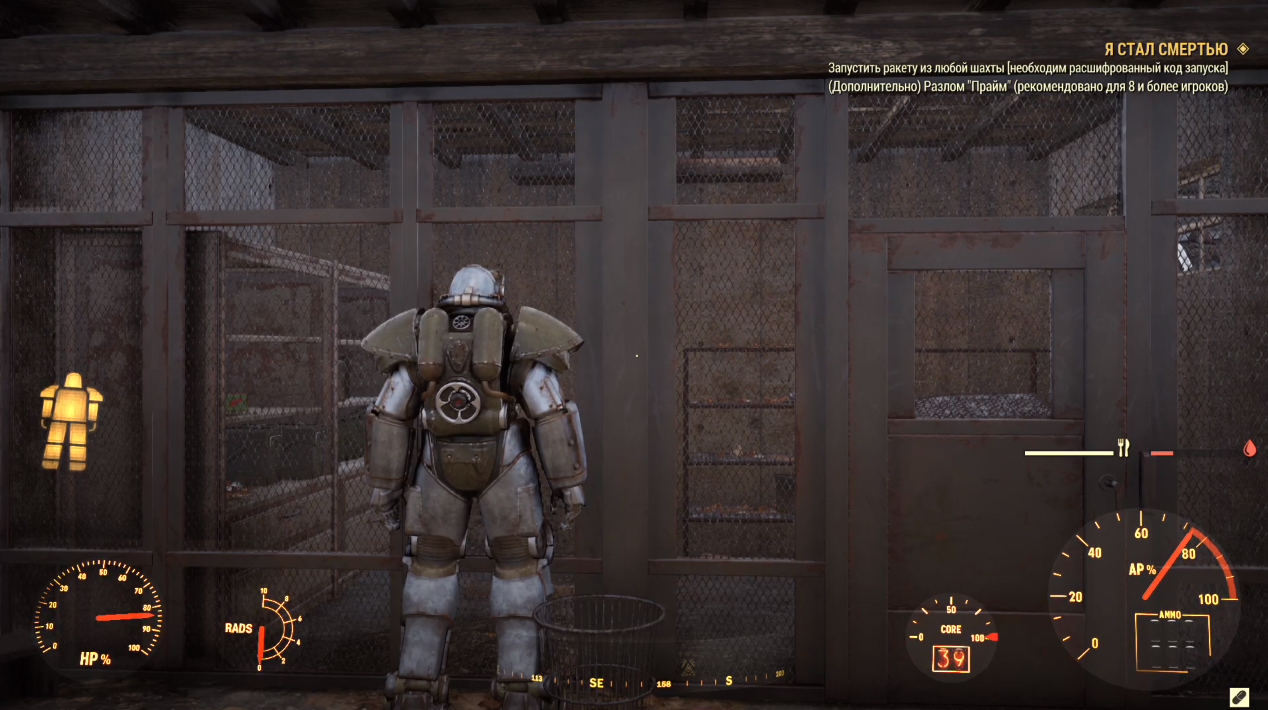Image resolution: width=1268 pixels, height=710 pixels.
Task: Select the "Я СТАЛ СМЕРТЬЮ" quest title
Action: click(x=1165, y=49)
